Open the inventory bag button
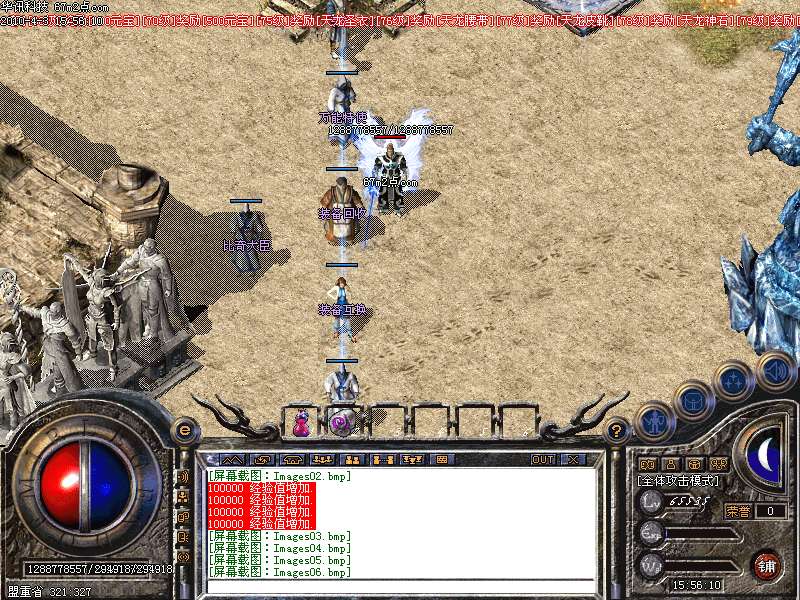 693,401
